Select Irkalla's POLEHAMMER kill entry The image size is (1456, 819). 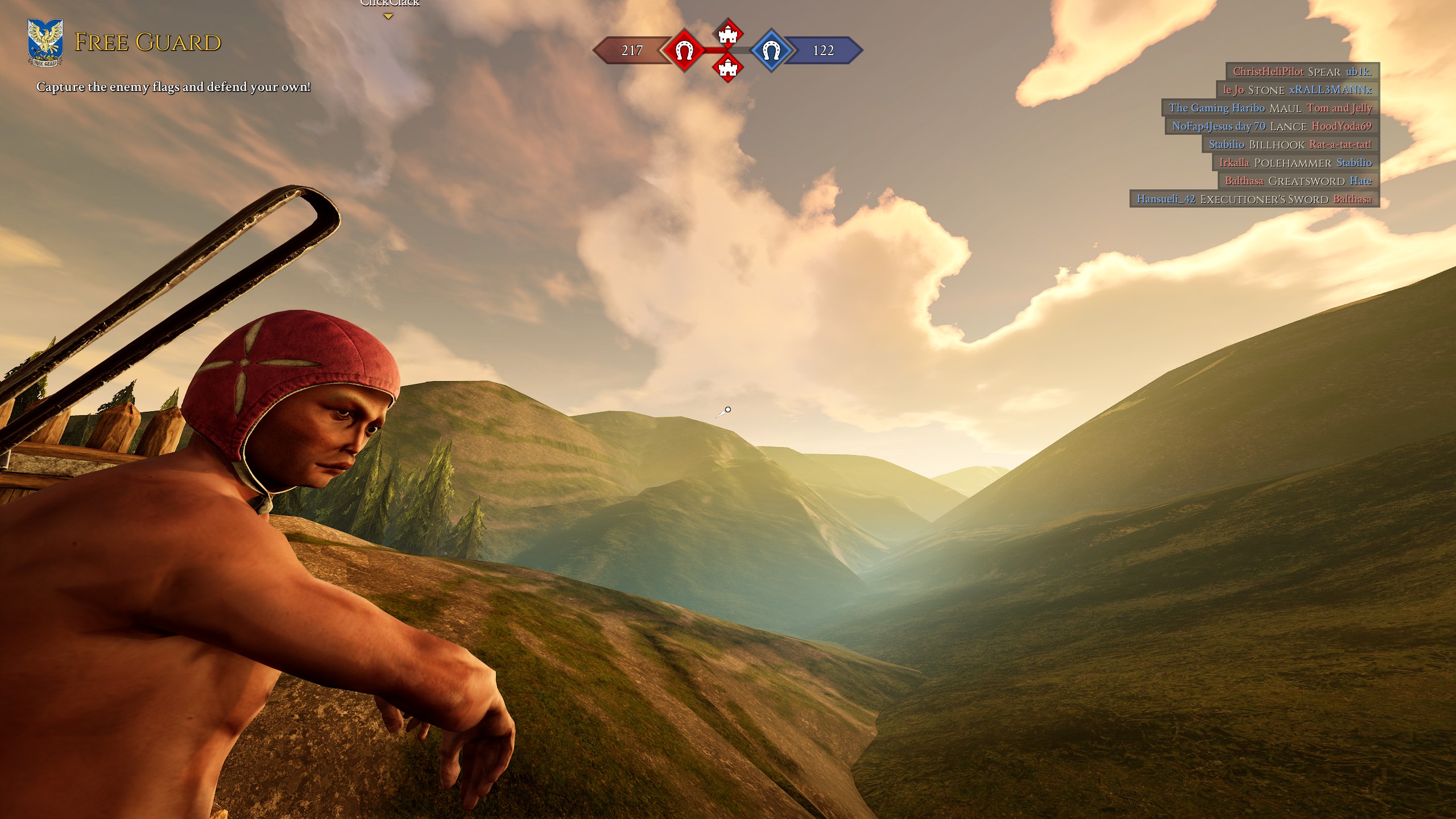1296,163
